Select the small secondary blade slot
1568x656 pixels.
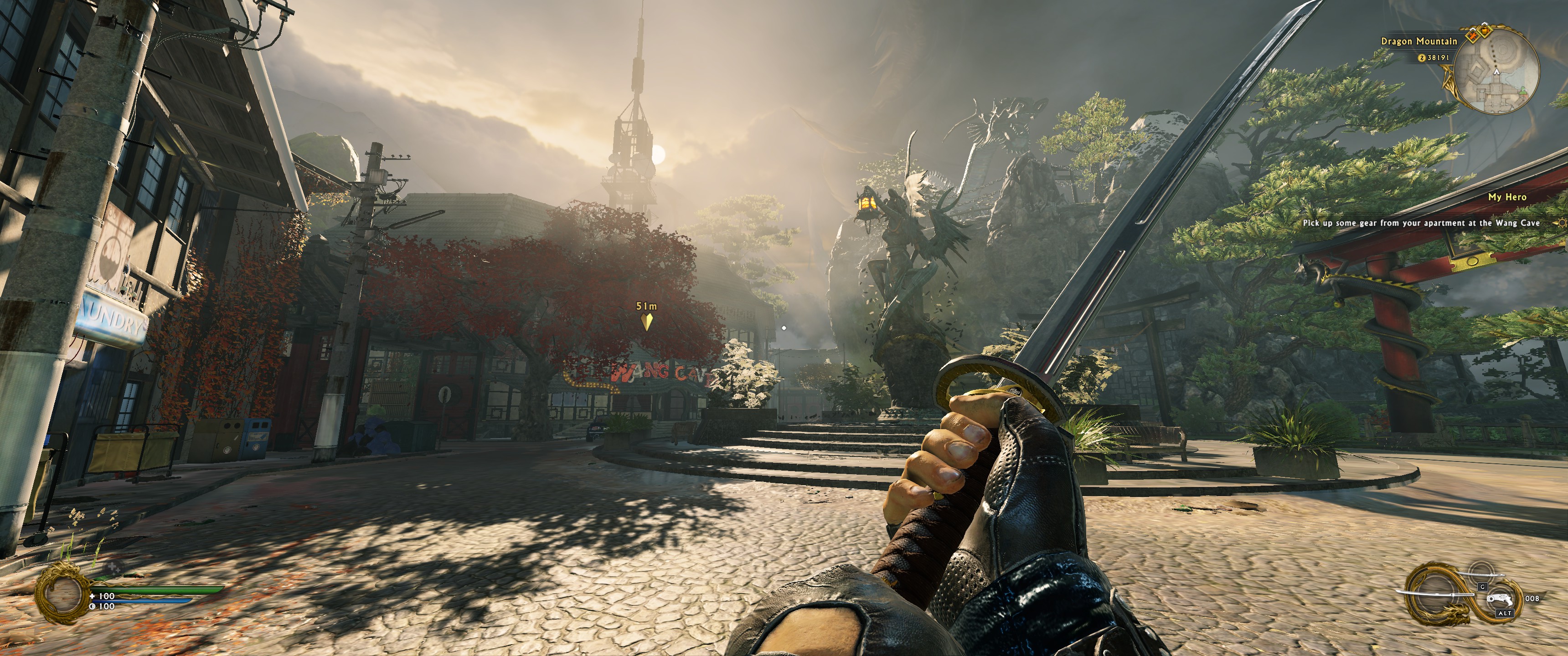pyautogui.click(x=1483, y=574)
